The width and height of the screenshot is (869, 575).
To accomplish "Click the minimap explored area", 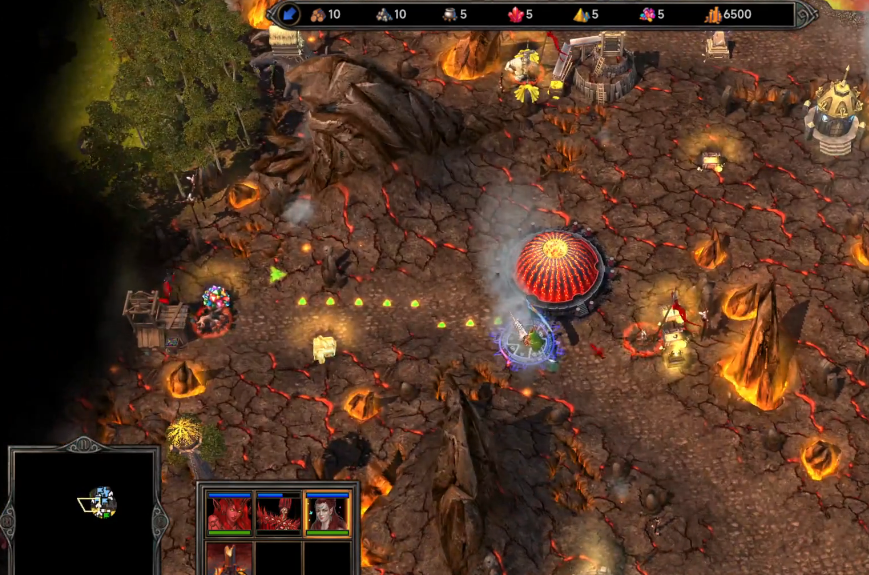I will coord(101,501).
